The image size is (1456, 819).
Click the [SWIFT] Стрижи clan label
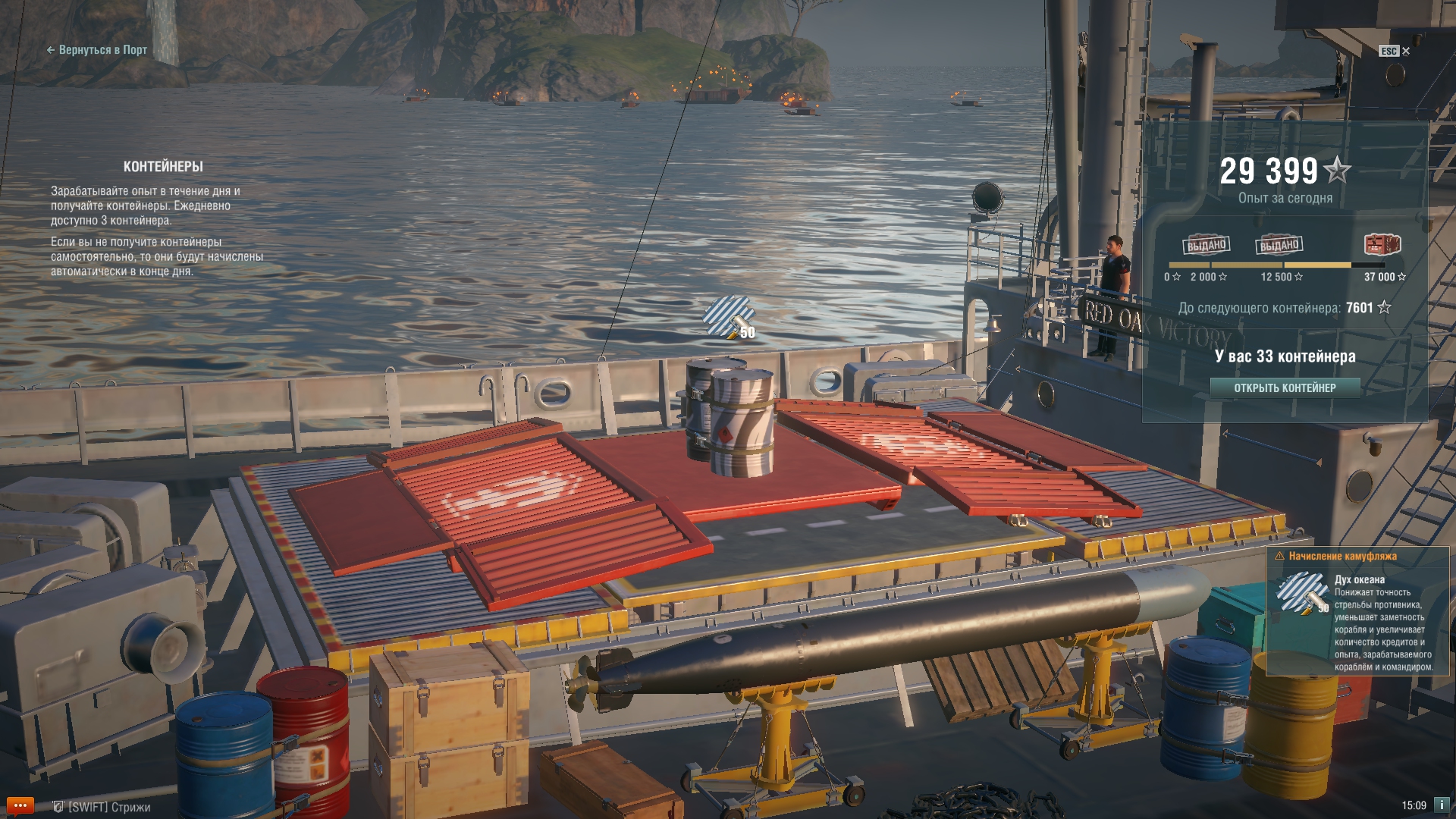(x=102, y=807)
